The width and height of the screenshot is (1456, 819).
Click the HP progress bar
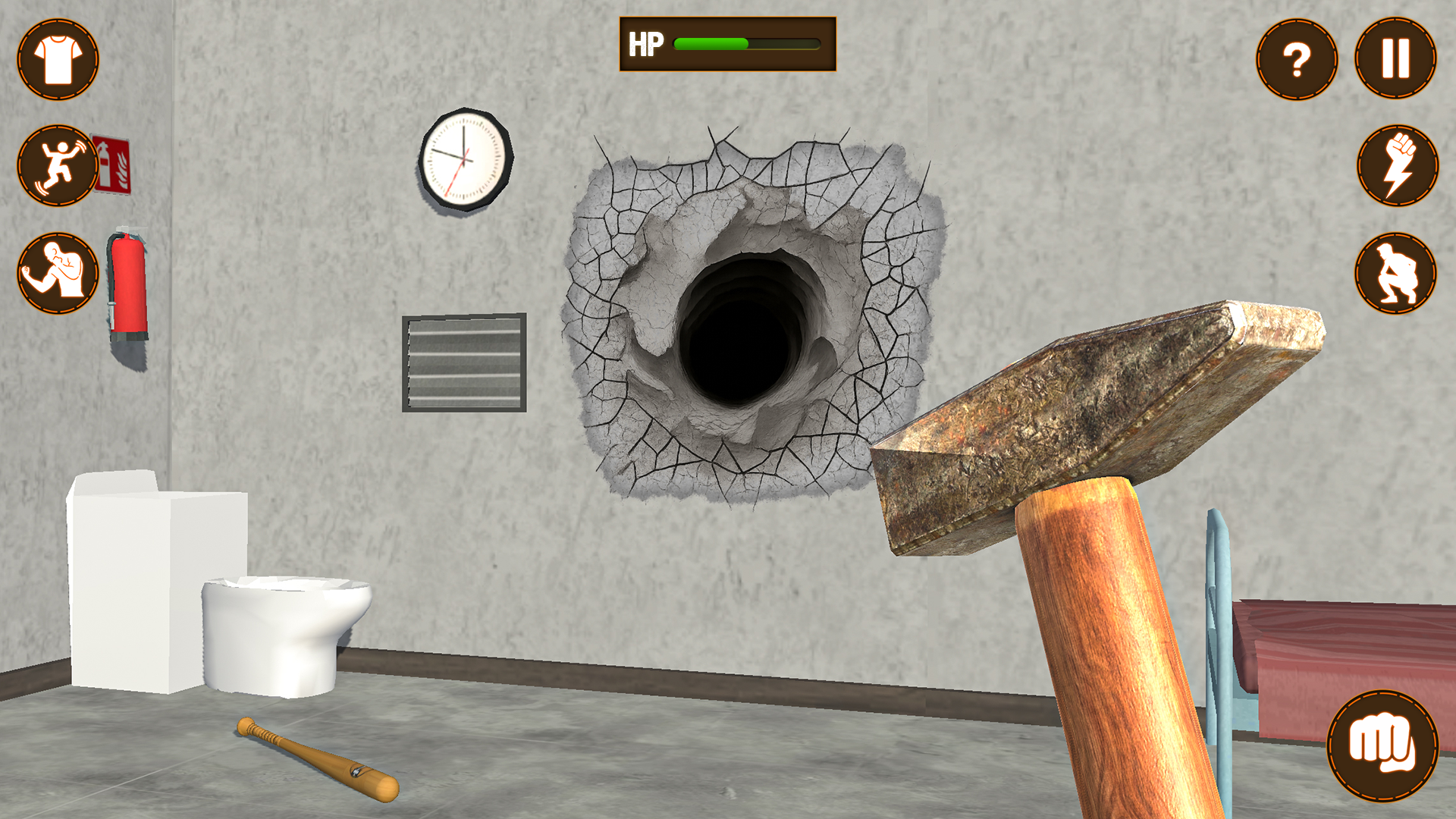coord(747,43)
